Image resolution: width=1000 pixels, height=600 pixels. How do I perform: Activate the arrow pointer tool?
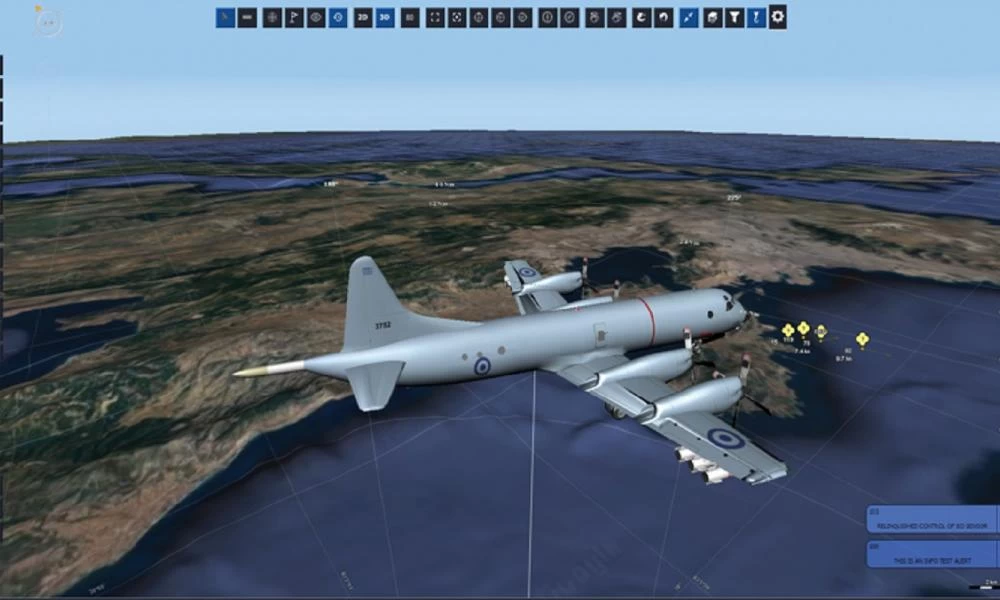pyautogui.click(x=226, y=17)
